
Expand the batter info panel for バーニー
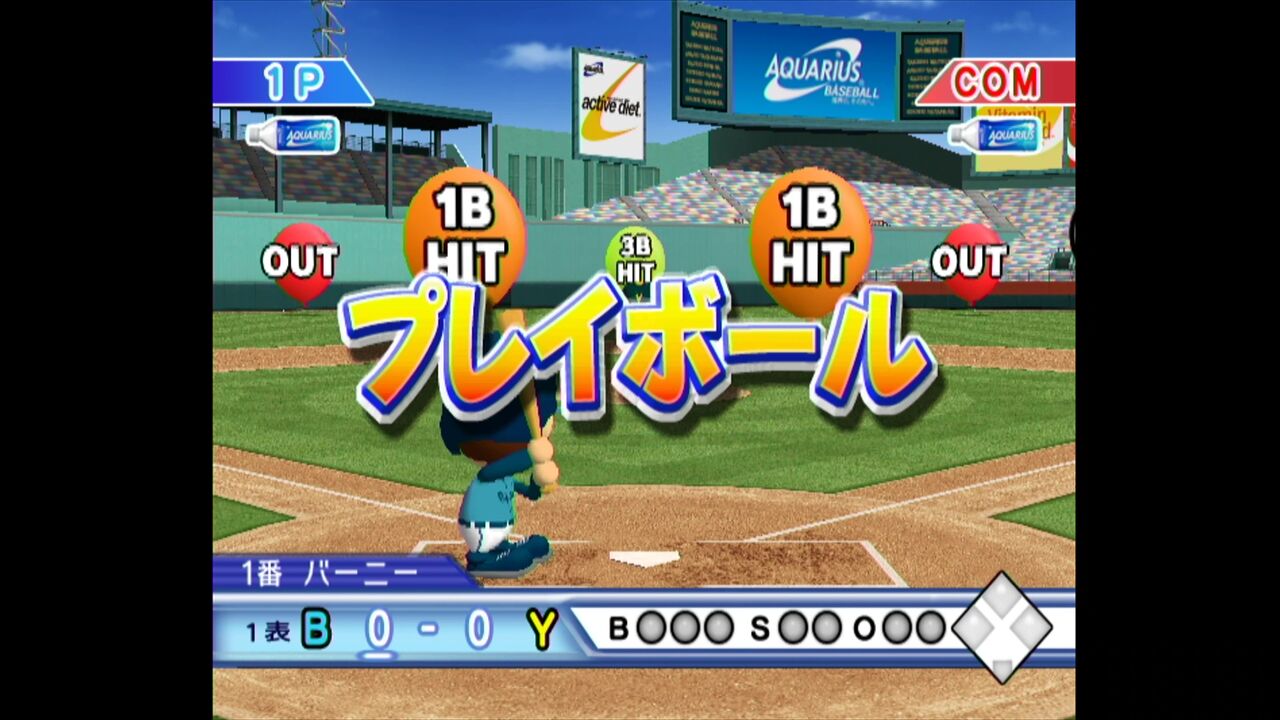point(330,570)
